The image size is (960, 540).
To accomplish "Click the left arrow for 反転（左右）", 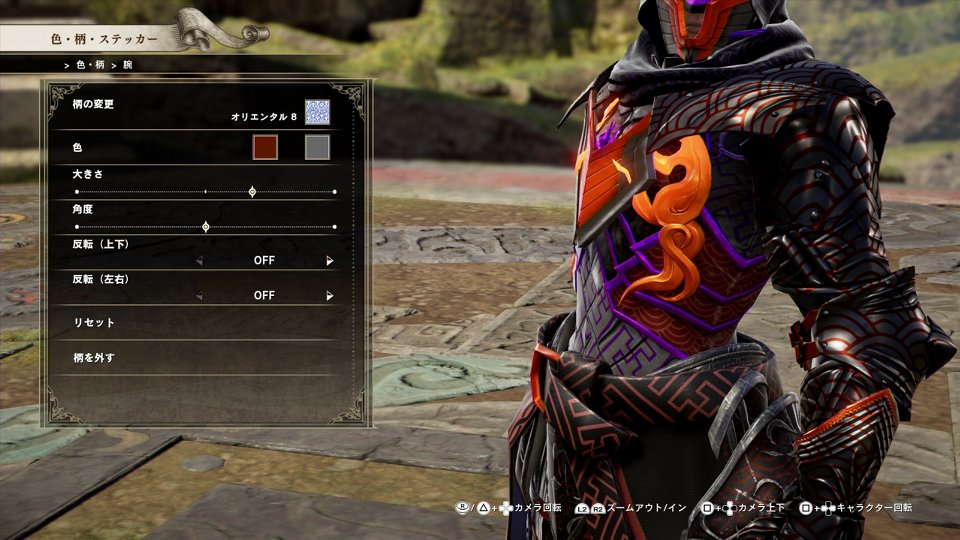I will [198, 296].
